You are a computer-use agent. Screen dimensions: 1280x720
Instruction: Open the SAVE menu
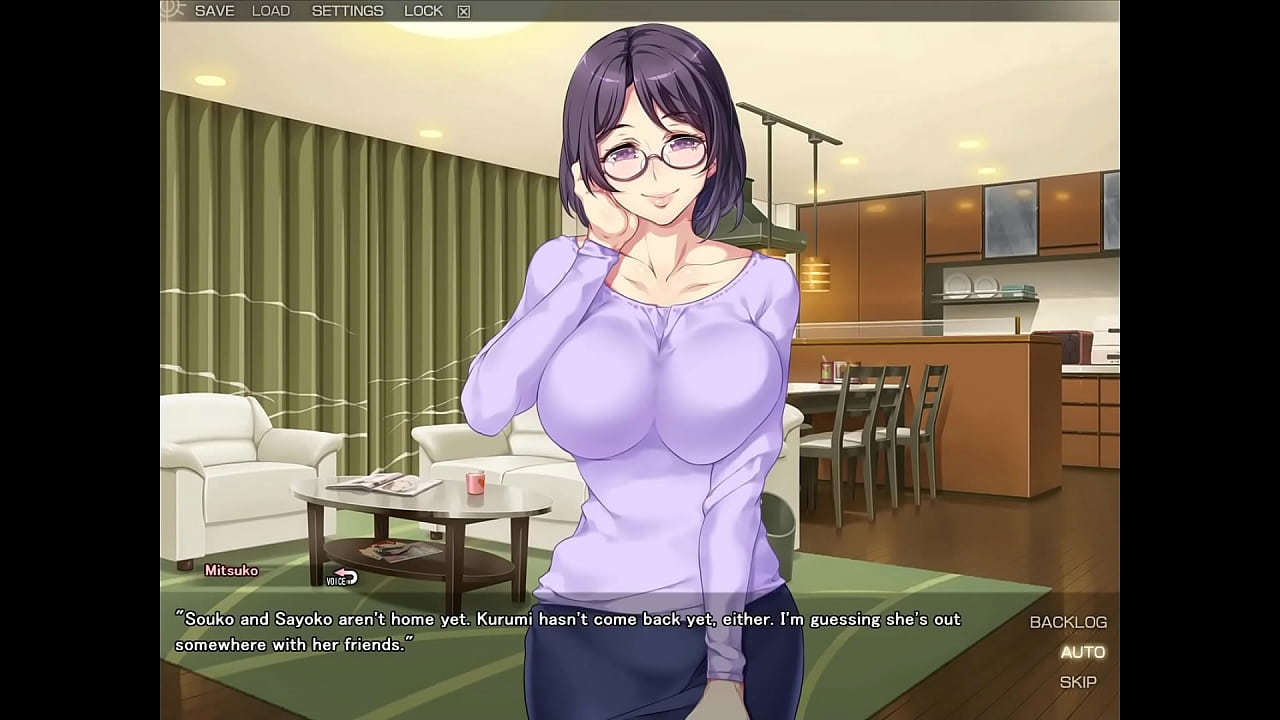pos(214,11)
